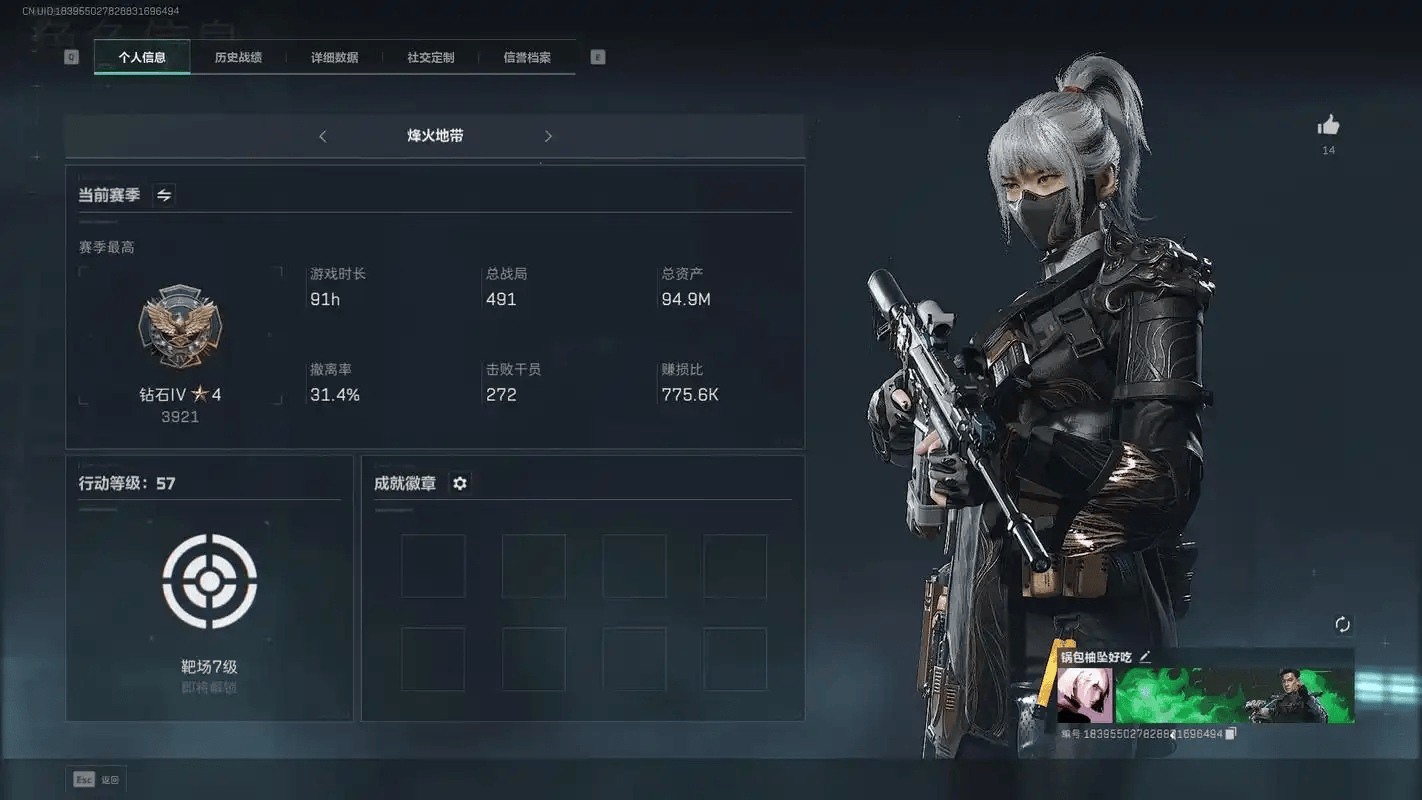Edit the player nickname with the pencil icon

1145,657
